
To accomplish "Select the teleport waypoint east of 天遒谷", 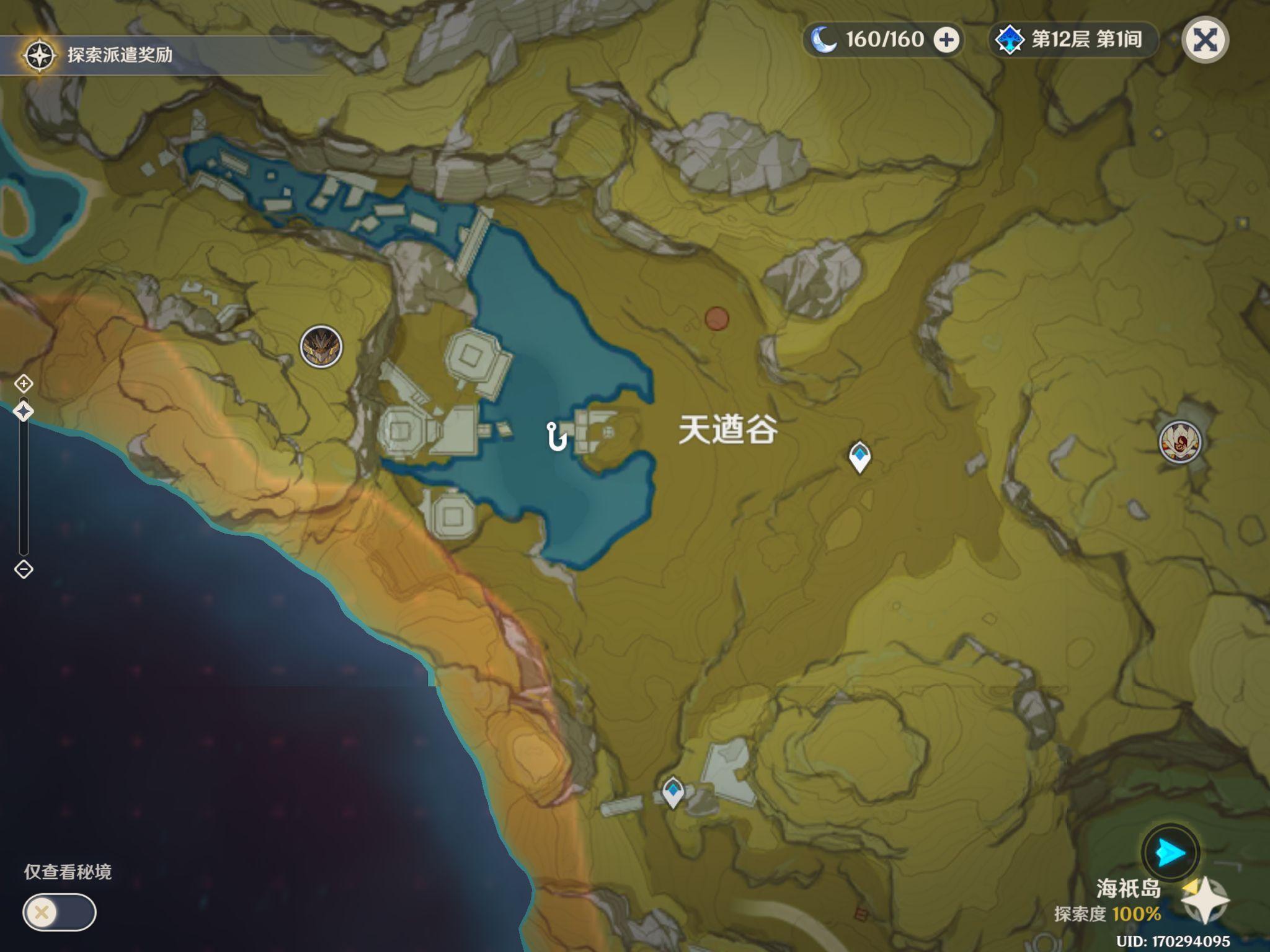I will tap(859, 457).
